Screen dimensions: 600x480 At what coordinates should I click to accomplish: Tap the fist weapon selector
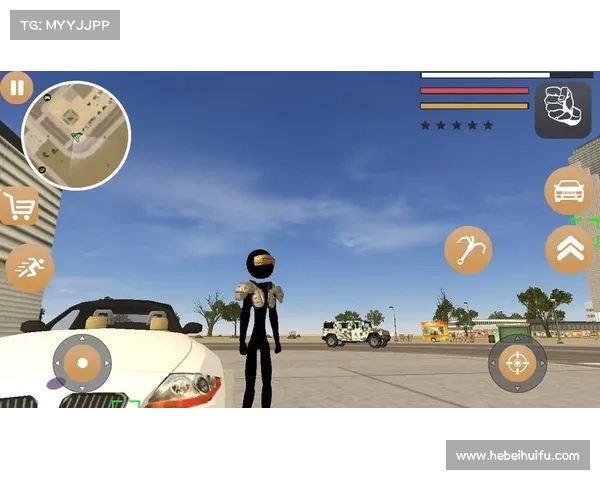pyautogui.click(x=562, y=110)
